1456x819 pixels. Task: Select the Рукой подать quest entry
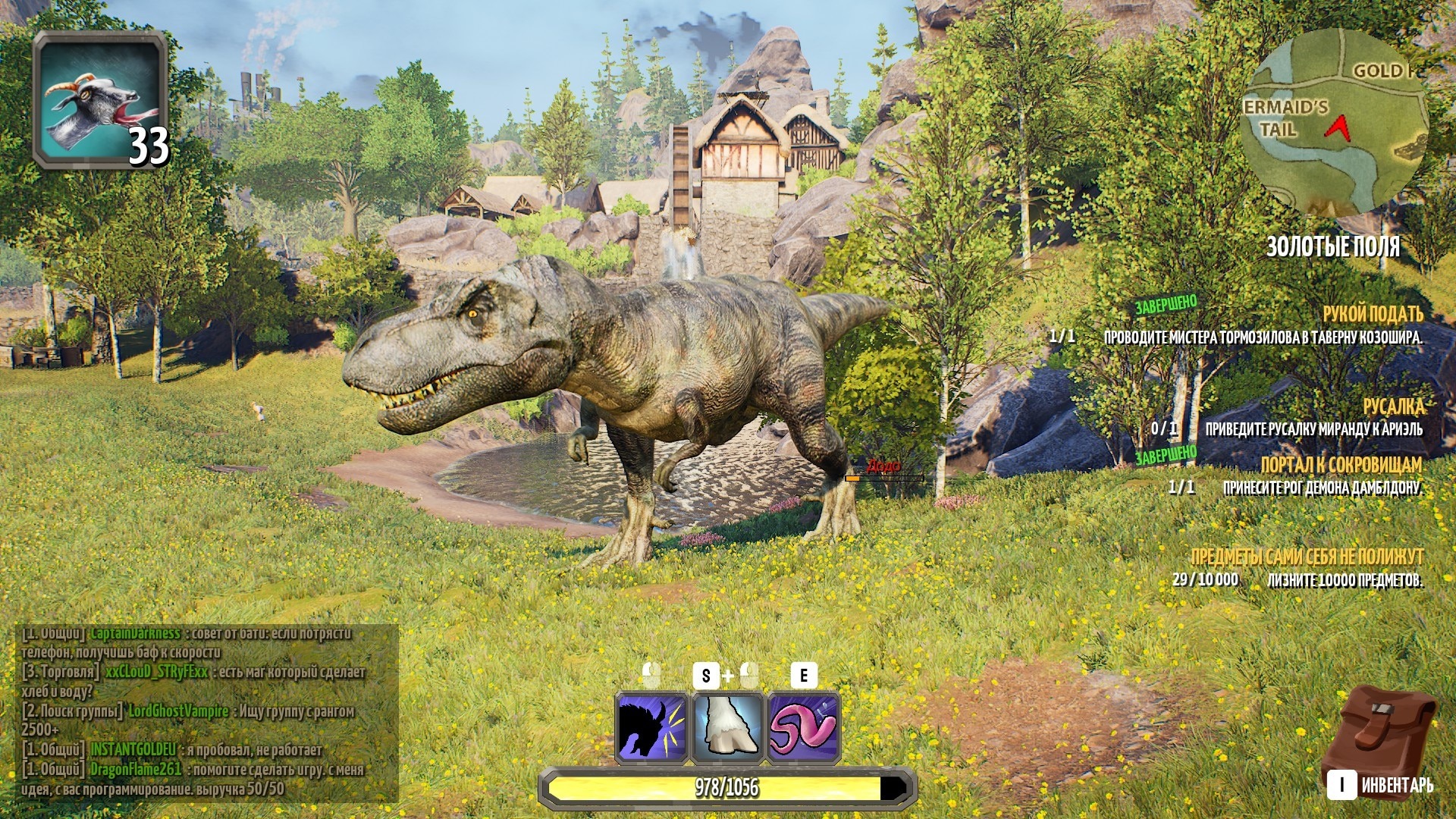[x=1372, y=314]
